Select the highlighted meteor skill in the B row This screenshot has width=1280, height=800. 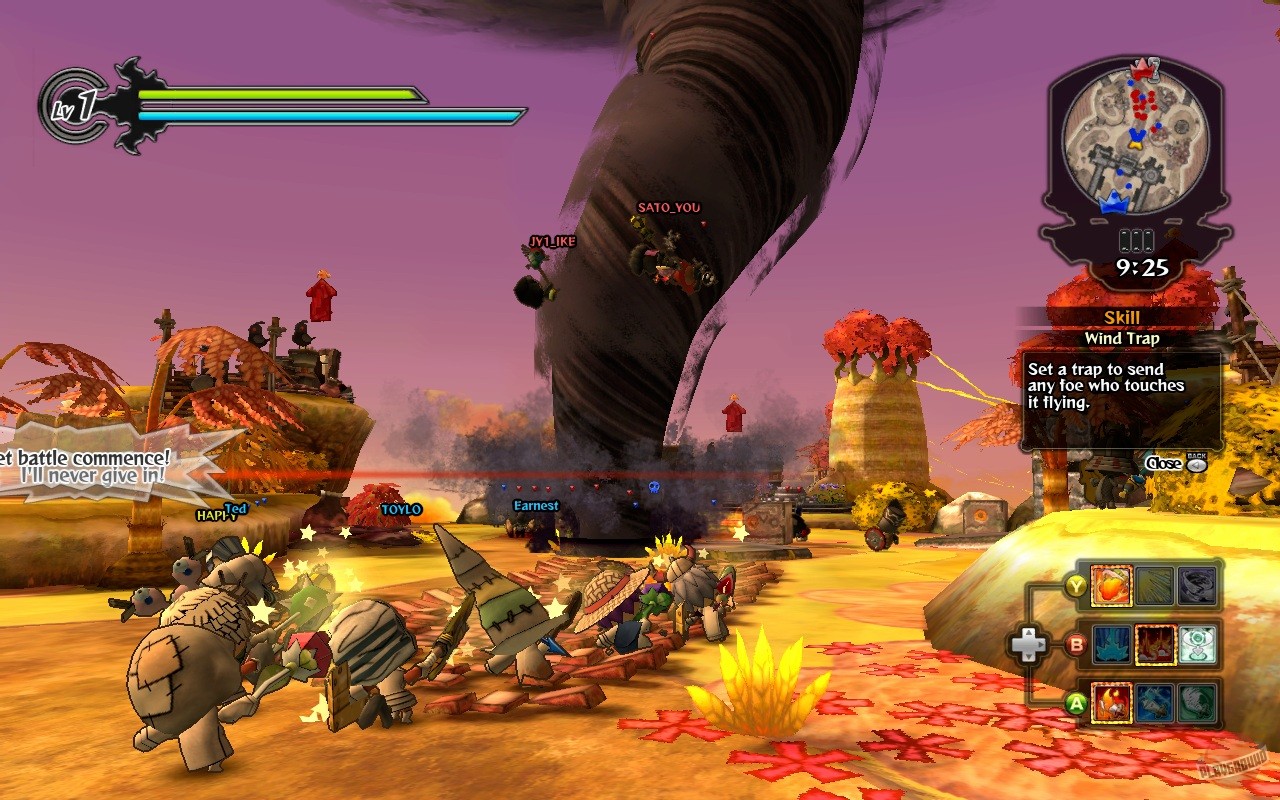[x=1156, y=645]
